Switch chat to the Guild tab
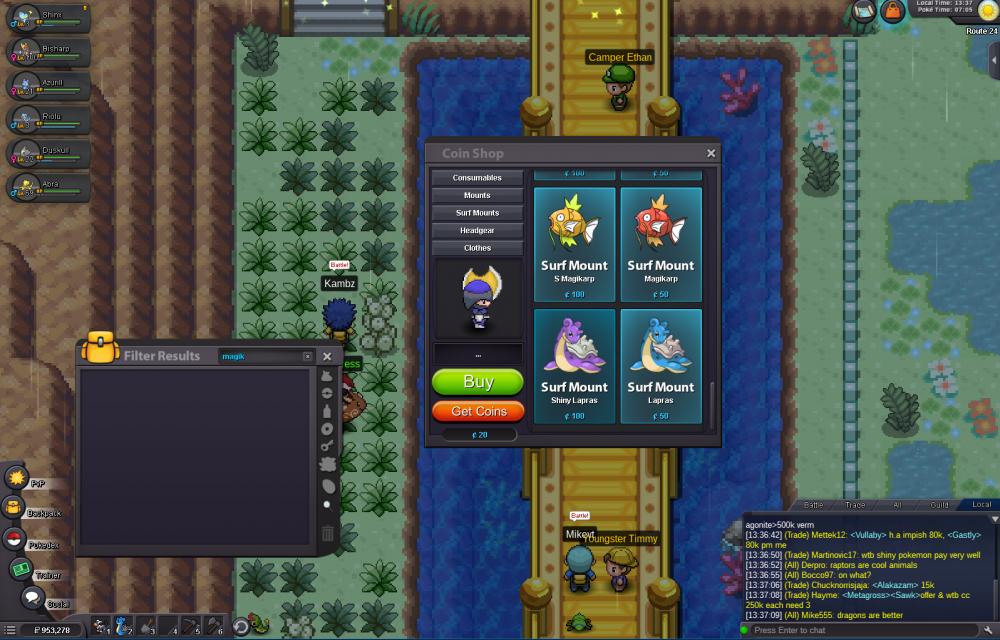 [938, 505]
